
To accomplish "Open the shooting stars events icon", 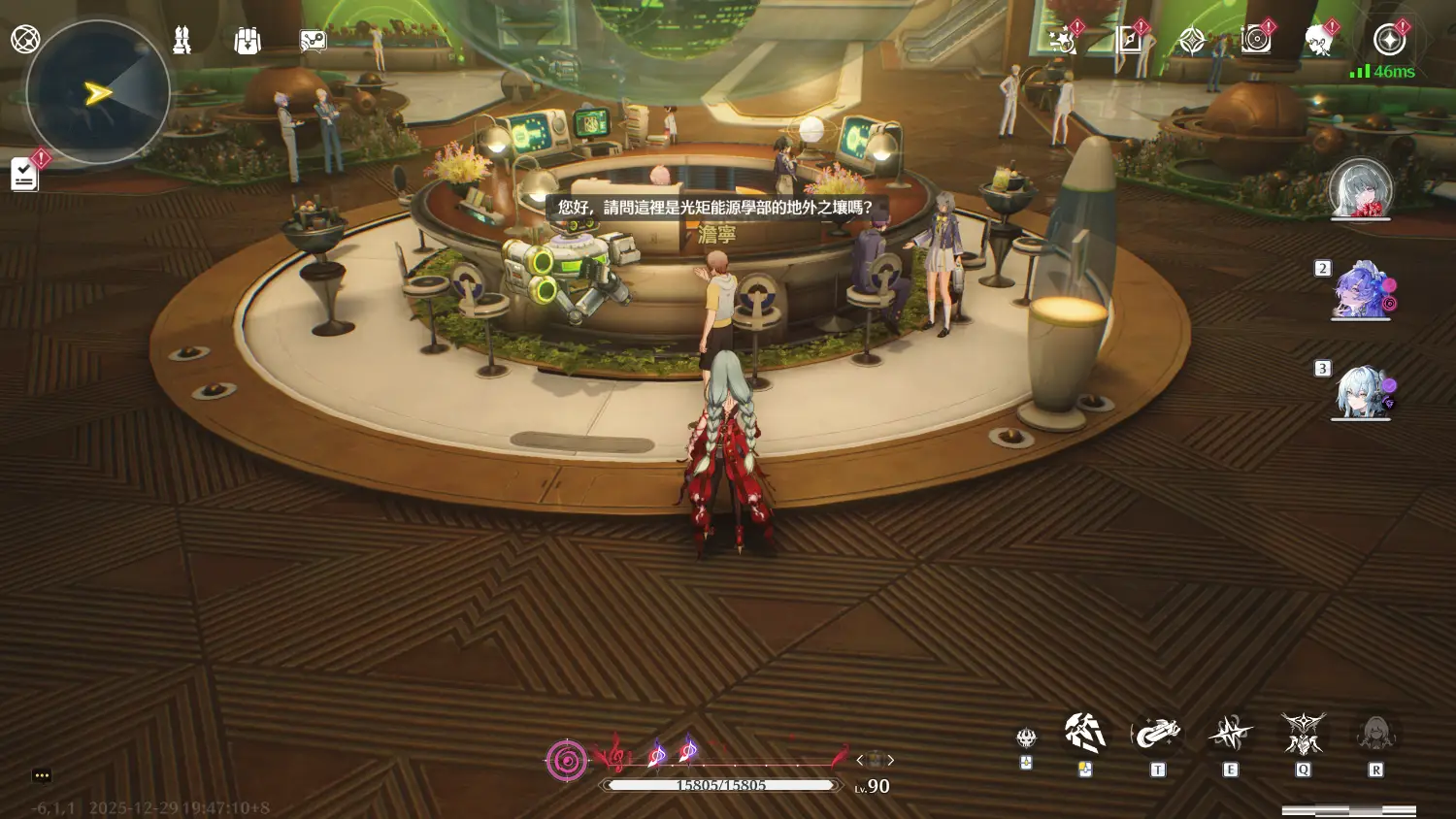I will (1063, 40).
